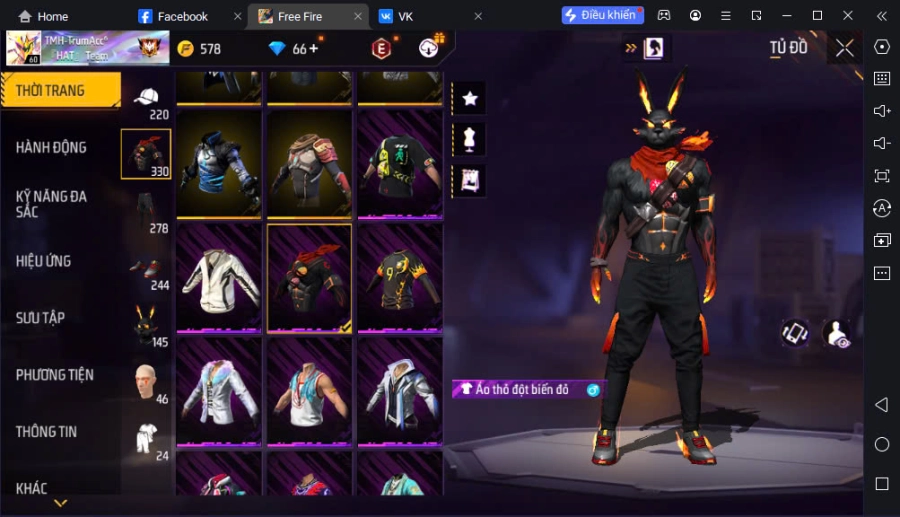
Task: Click the gold coin balance 578
Action: click(199, 49)
